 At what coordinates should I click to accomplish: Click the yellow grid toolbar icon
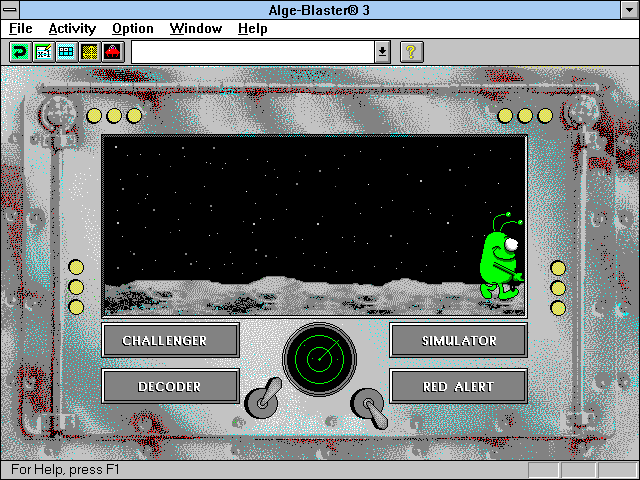click(89, 52)
